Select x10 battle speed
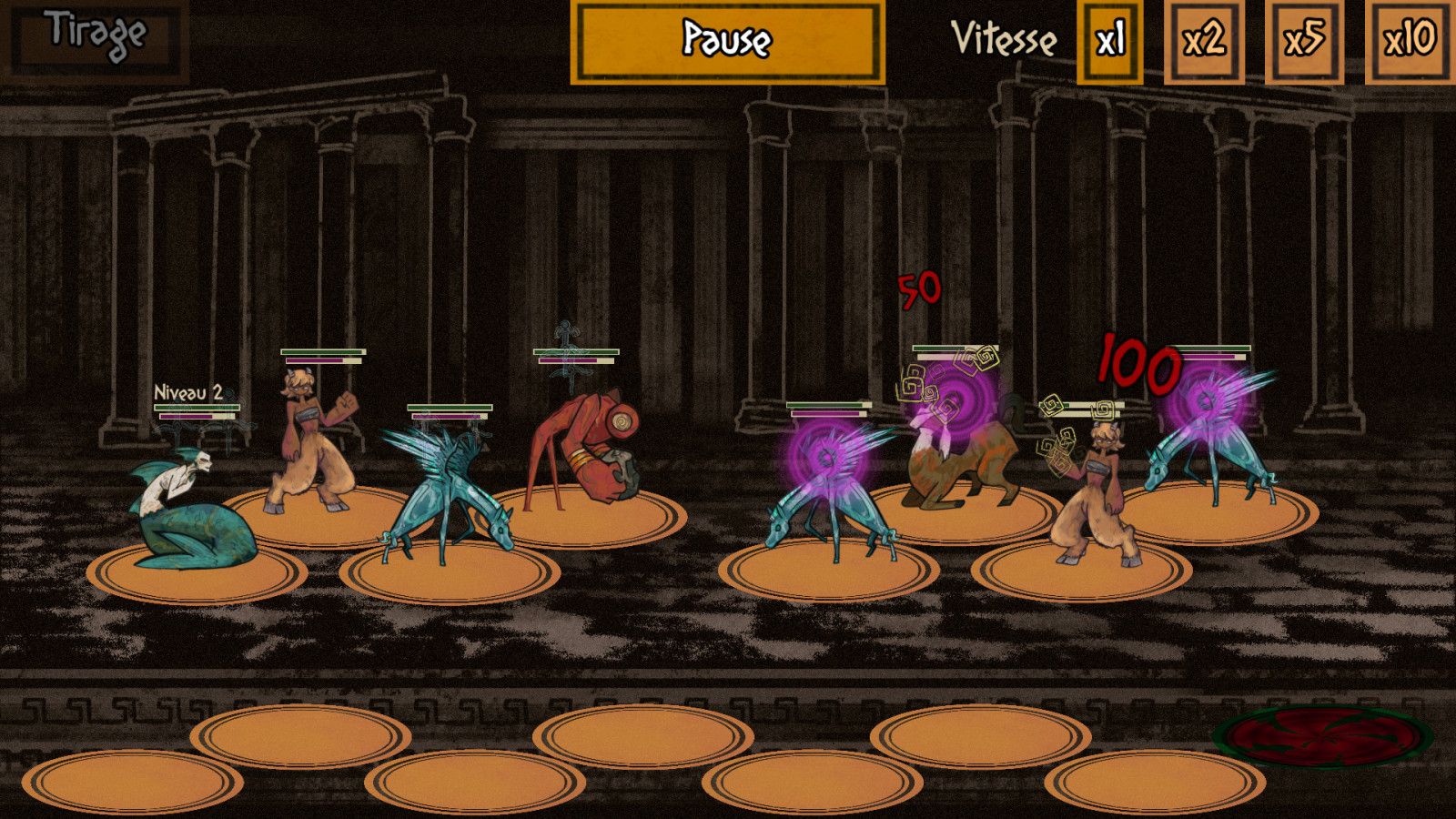This screenshot has height=819, width=1456. tap(1408, 42)
